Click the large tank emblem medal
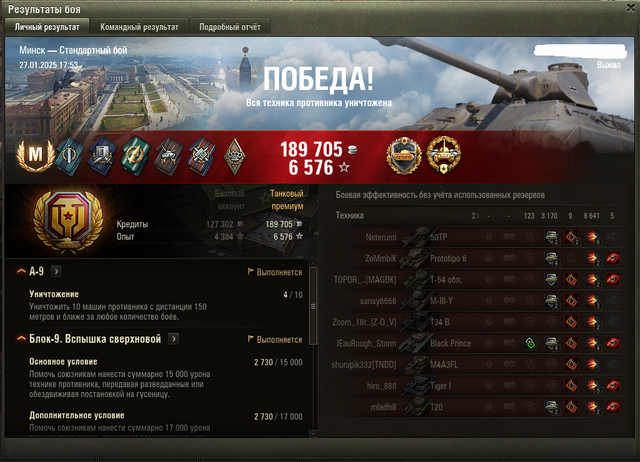 click(x=67, y=219)
